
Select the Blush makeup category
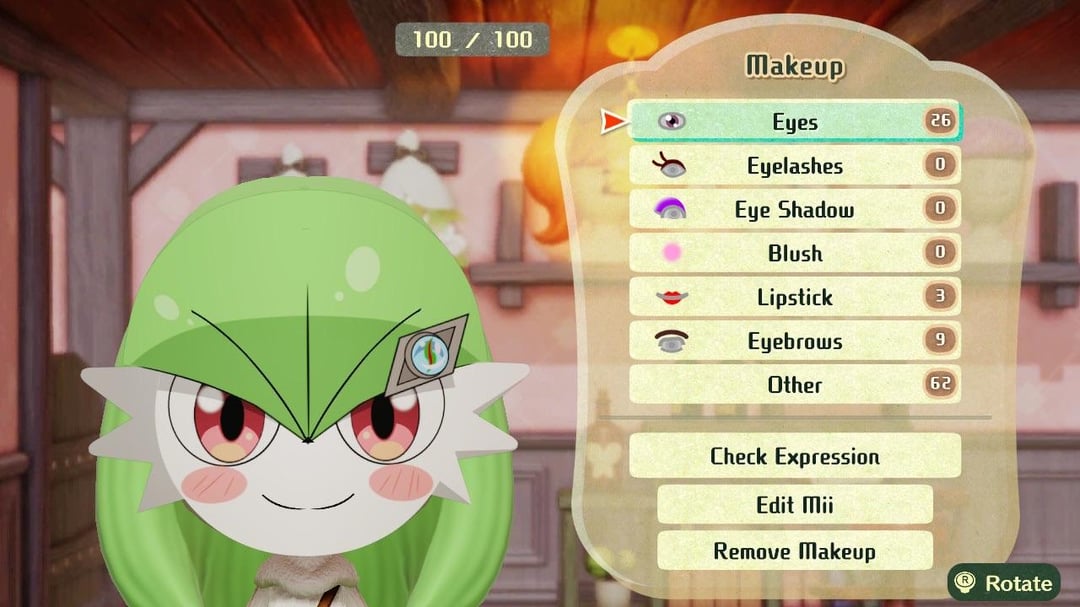coord(795,254)
